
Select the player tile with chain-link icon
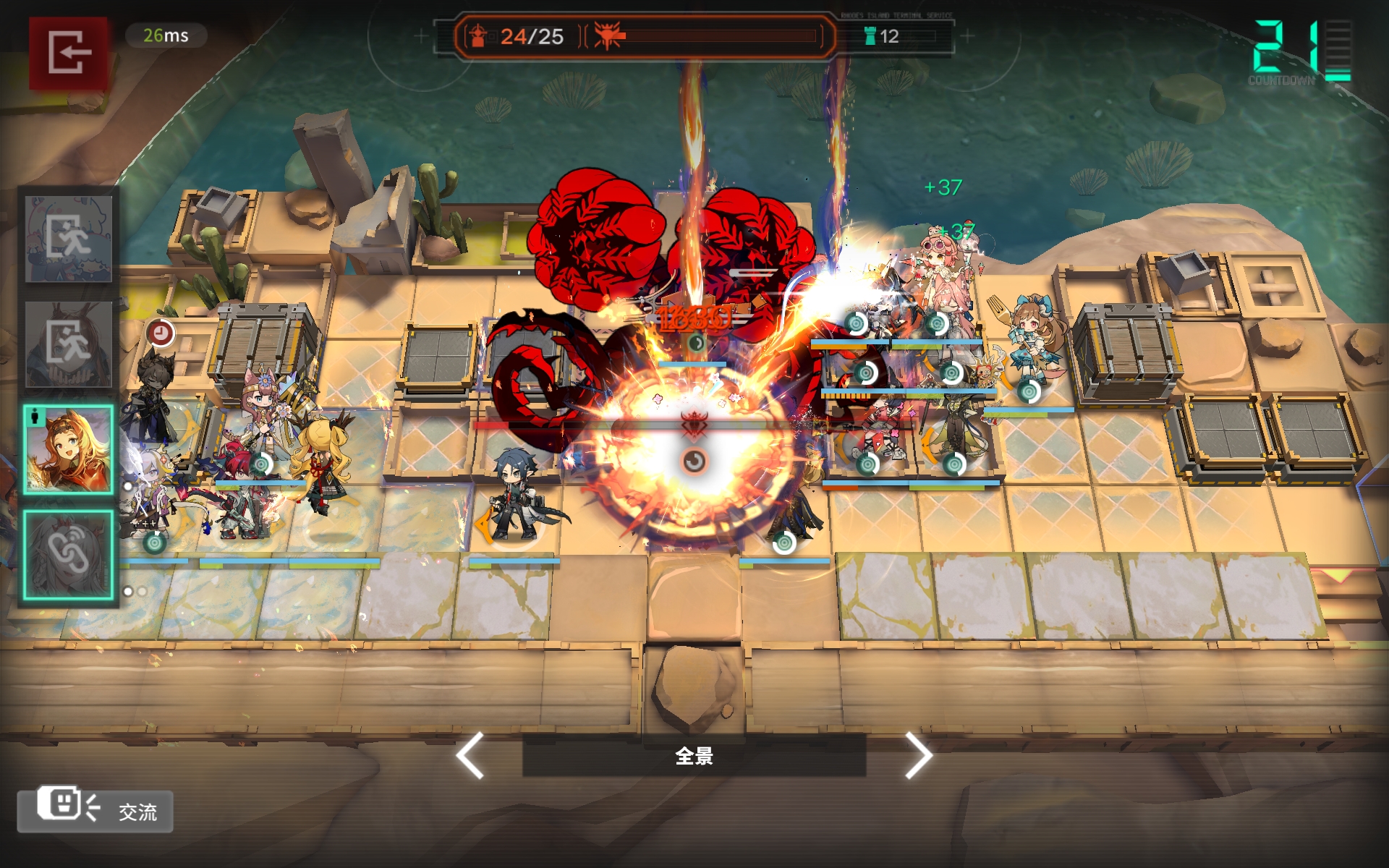click(69, 555)
